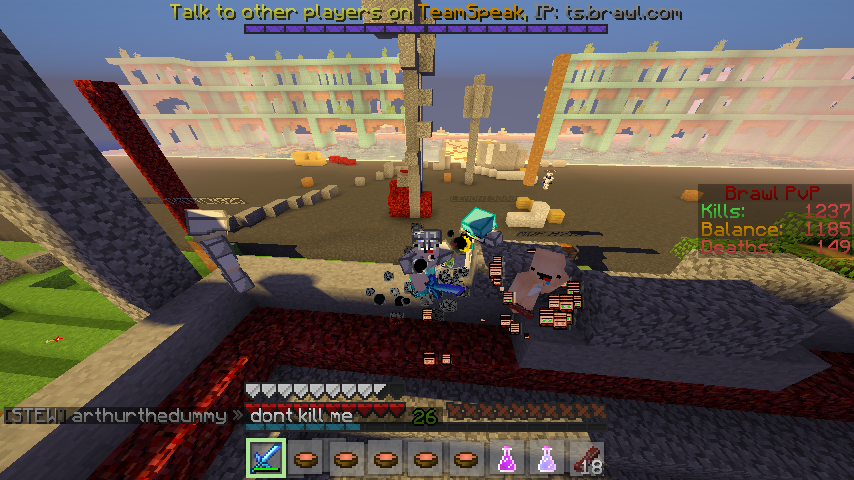Select the bright magenta potion slot
The height and width of the screenshot is (480, 854).
506,458
